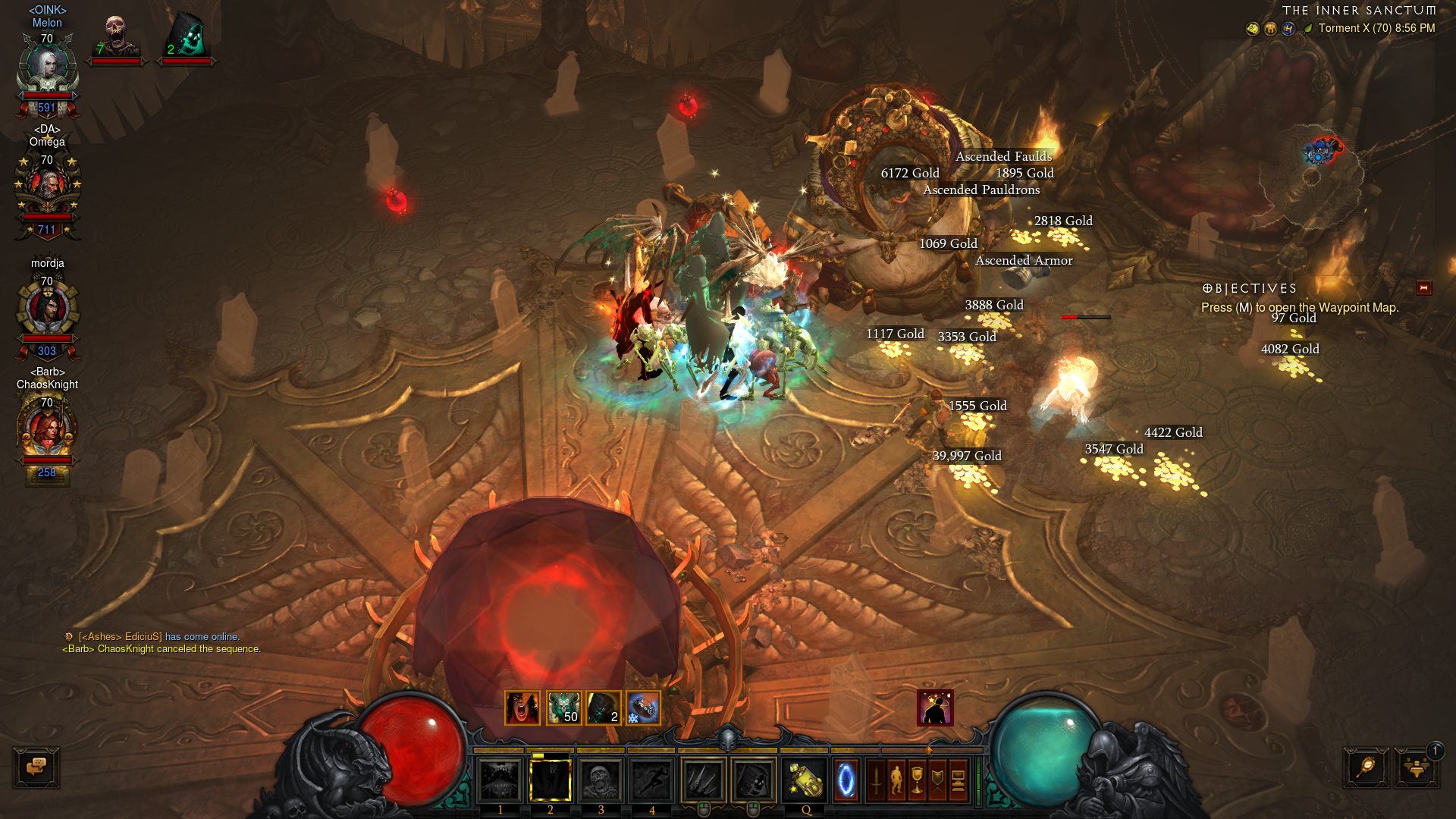Select Omega's party portrait
The width and height of the screenshot is (1456, 819).
point(48,187)
